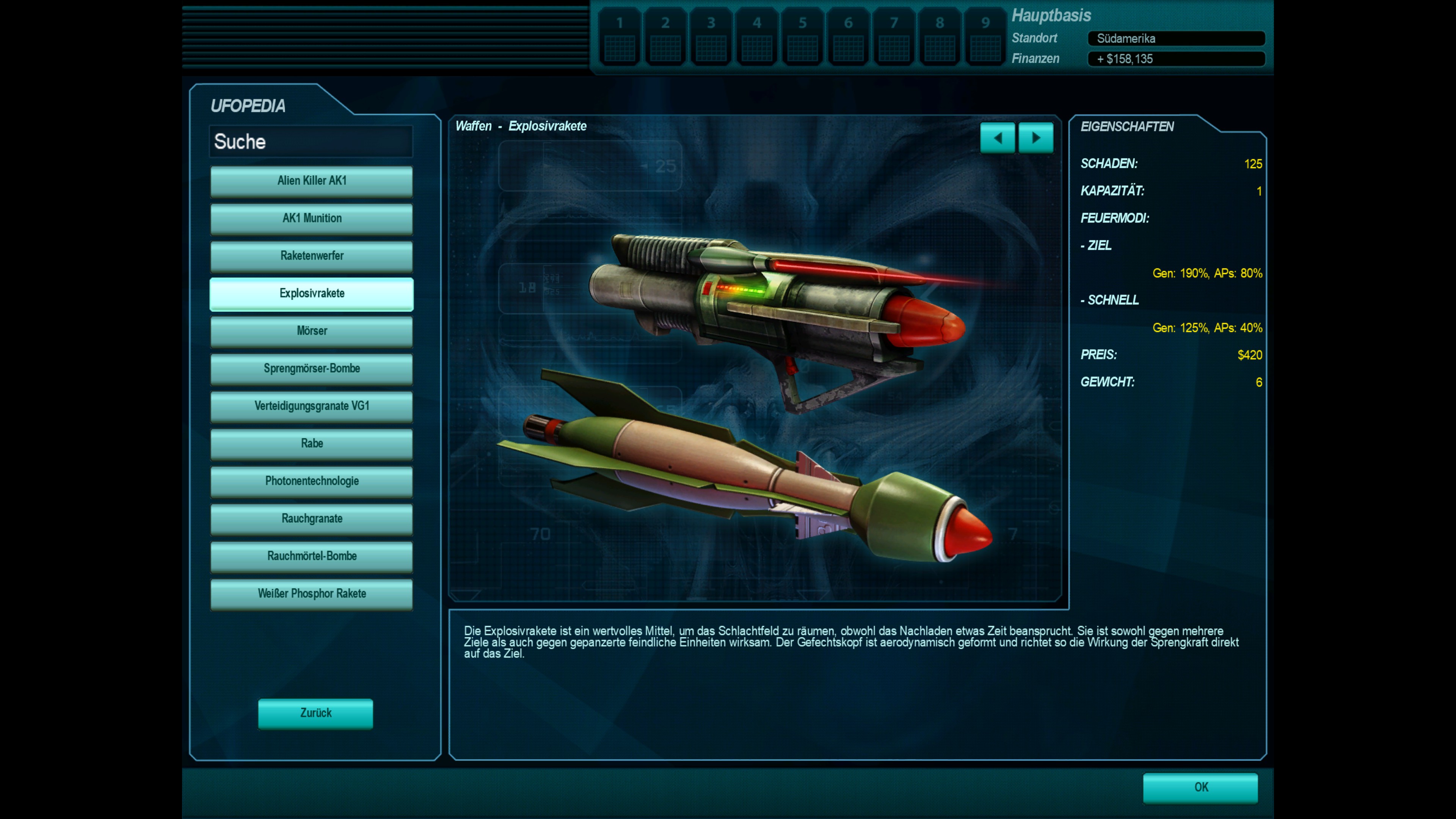
Task: Select Alien Killer AK1 entry
Action: (311, 181)
